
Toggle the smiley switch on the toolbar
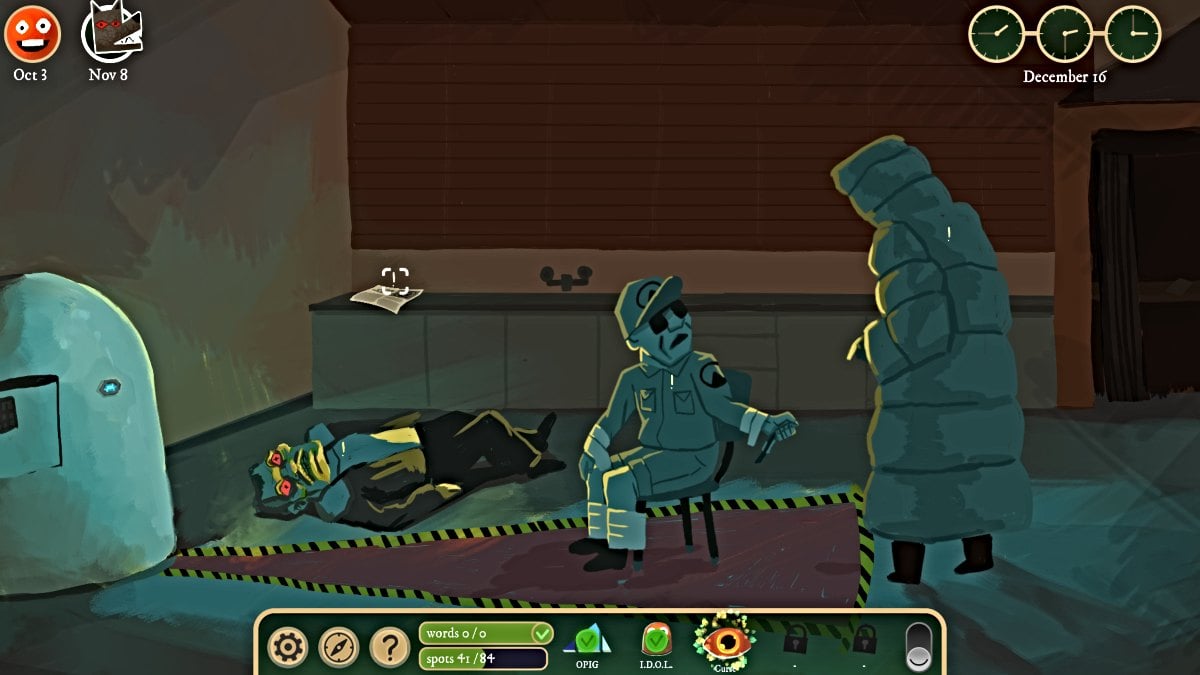pos(918,647)
